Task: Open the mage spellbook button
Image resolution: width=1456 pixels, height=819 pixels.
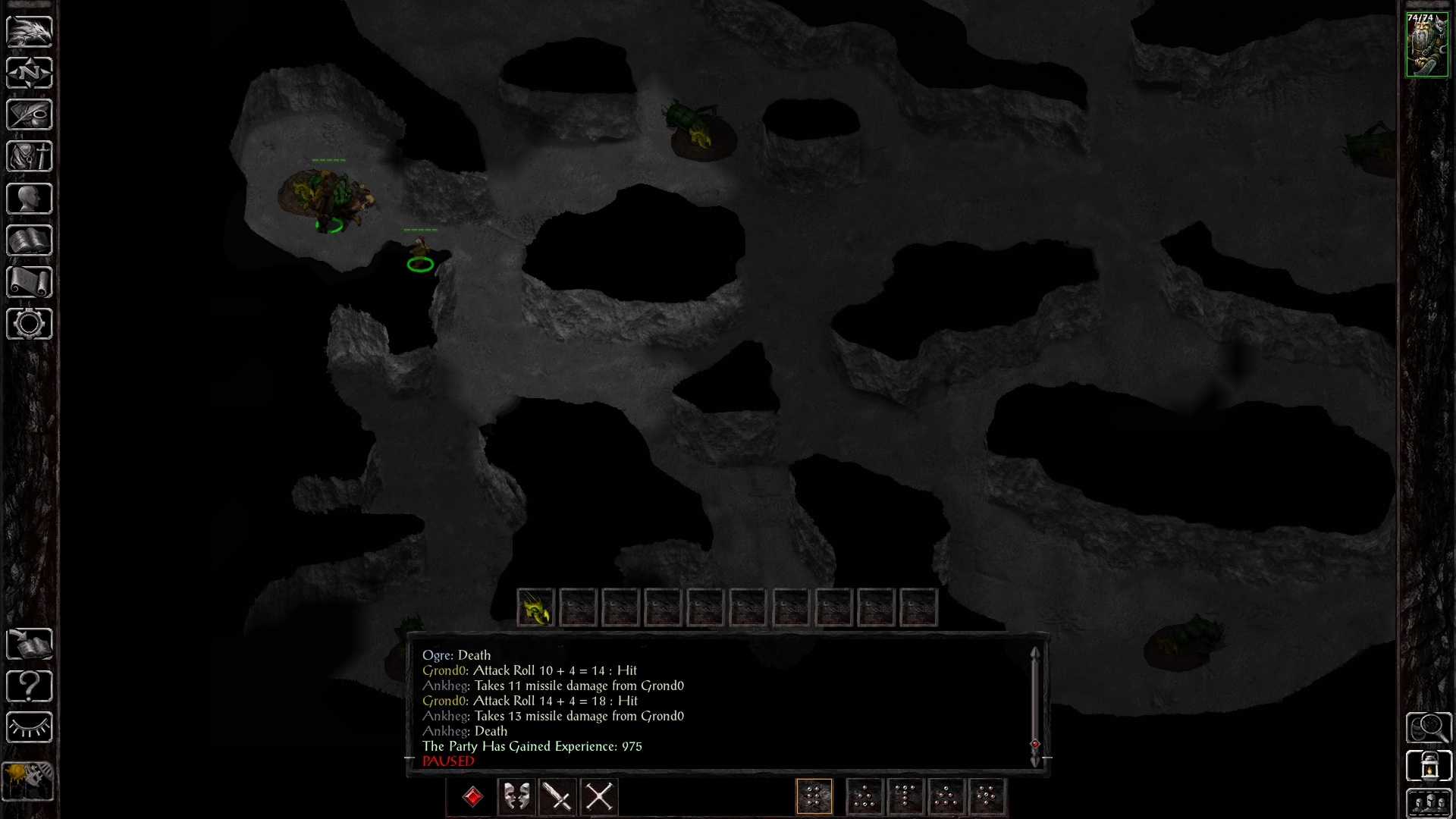Action: pyautogui.click(x=30, y=240)
